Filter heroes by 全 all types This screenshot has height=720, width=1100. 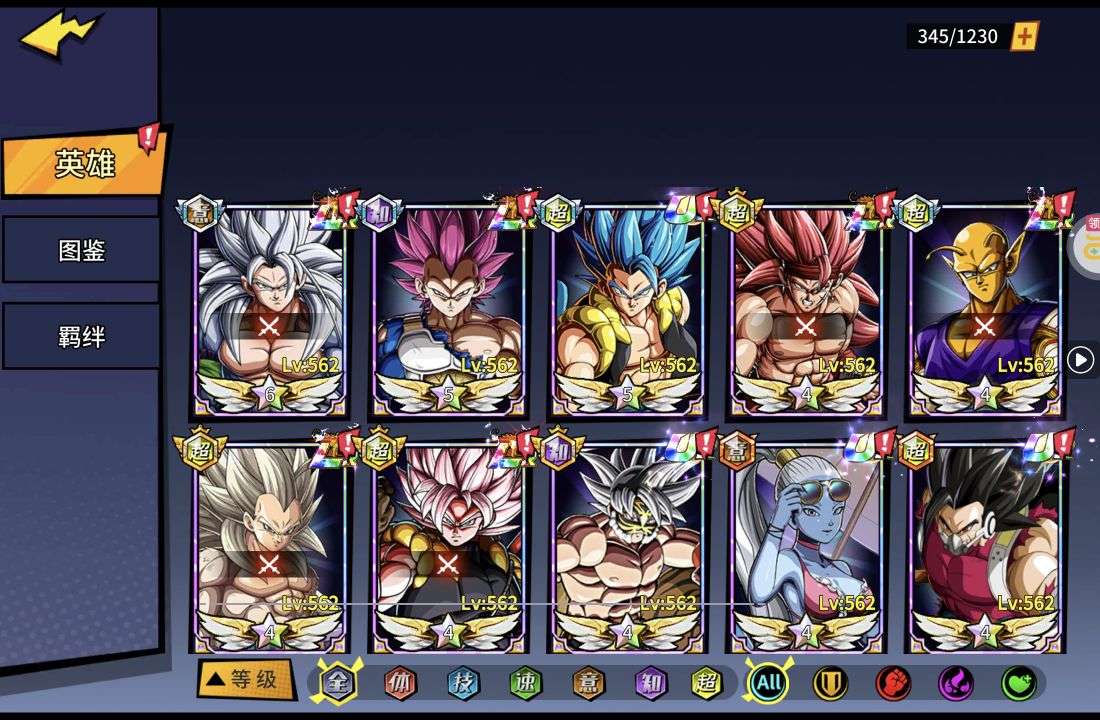[x=337, y=683]
